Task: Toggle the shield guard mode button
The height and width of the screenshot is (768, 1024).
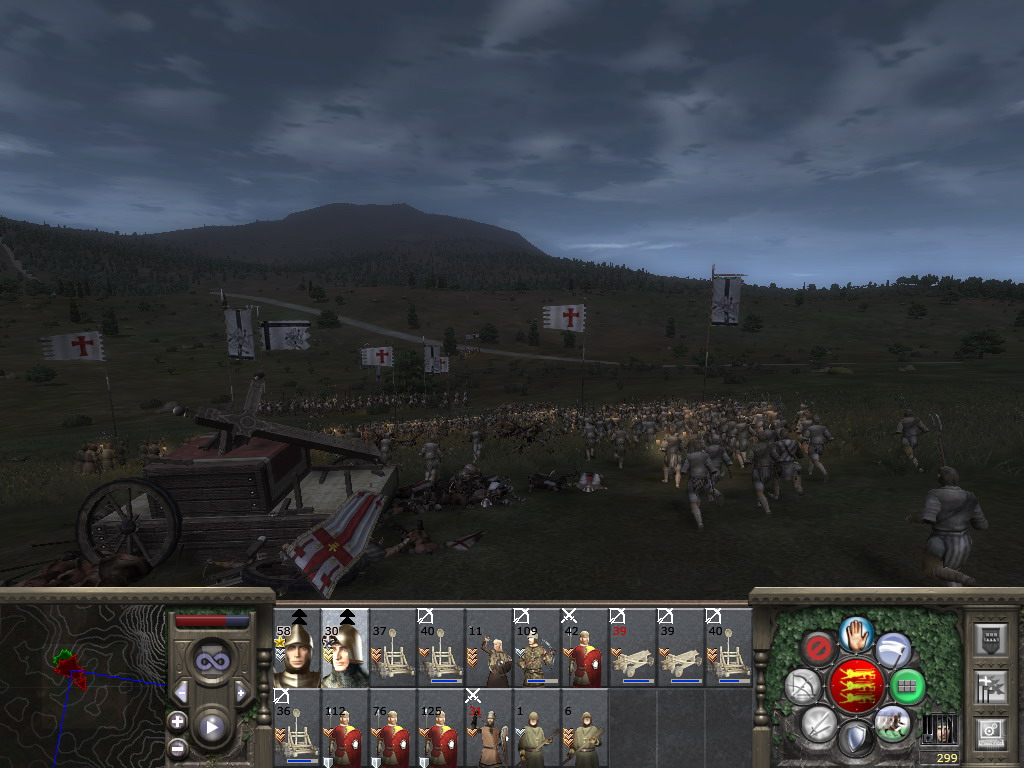Action: pyautogui.click(x=855, y=739)
